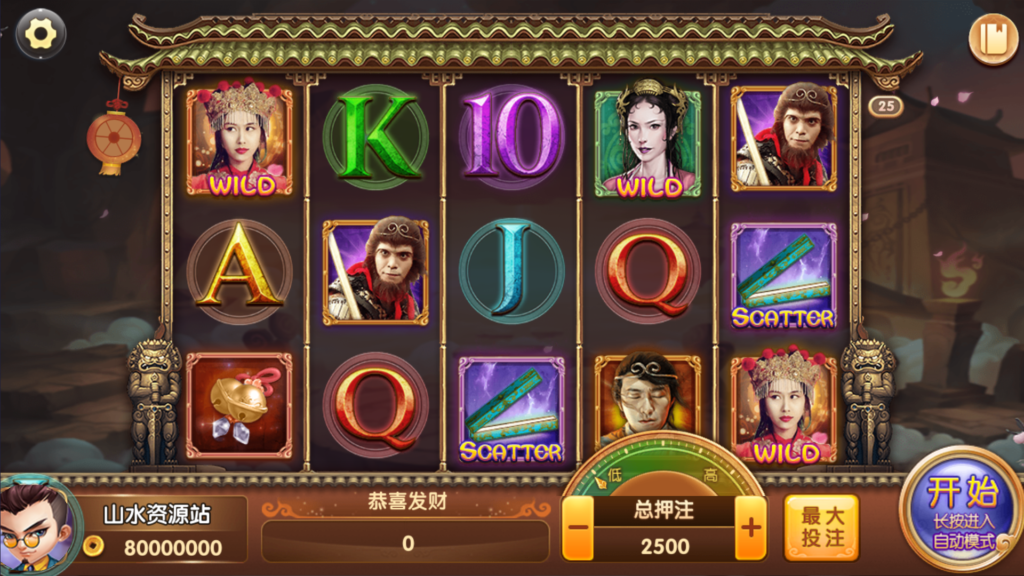Open the gear settings menu
The image size is (1024, 576).
tap(41, 34)
